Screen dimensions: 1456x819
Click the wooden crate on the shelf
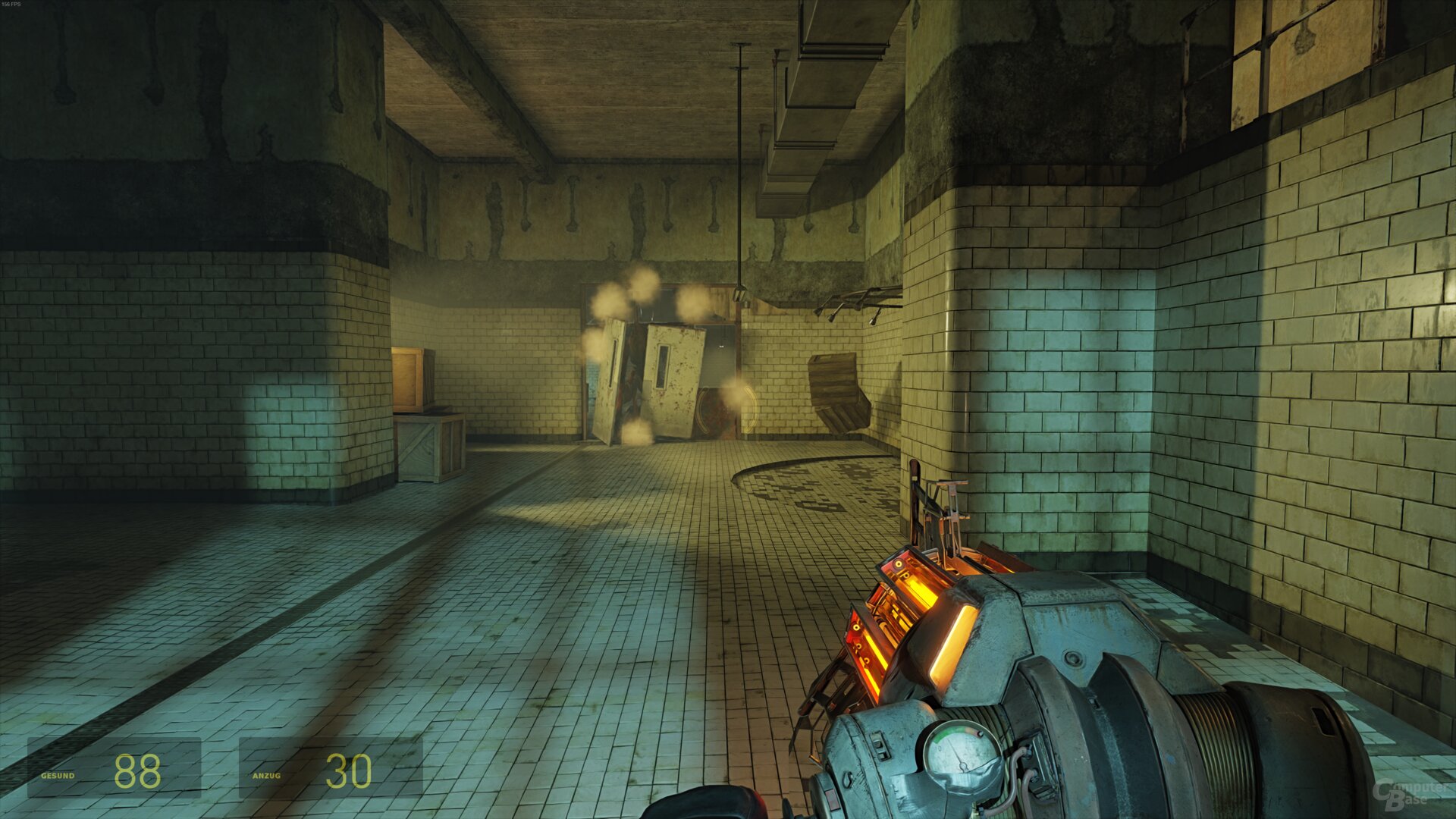click(411, 379)
